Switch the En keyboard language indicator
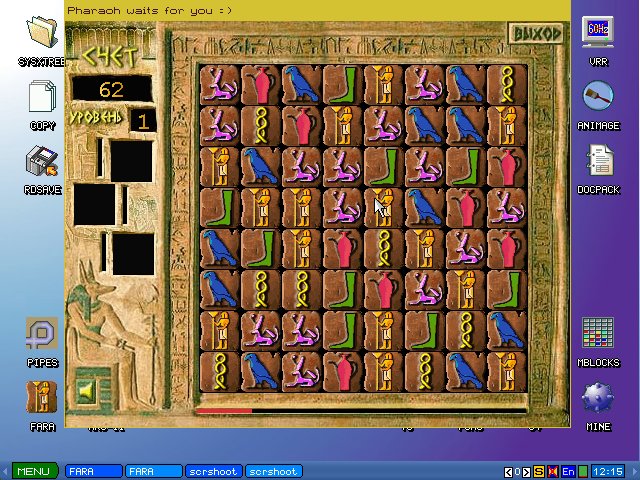 coord(568,471)
